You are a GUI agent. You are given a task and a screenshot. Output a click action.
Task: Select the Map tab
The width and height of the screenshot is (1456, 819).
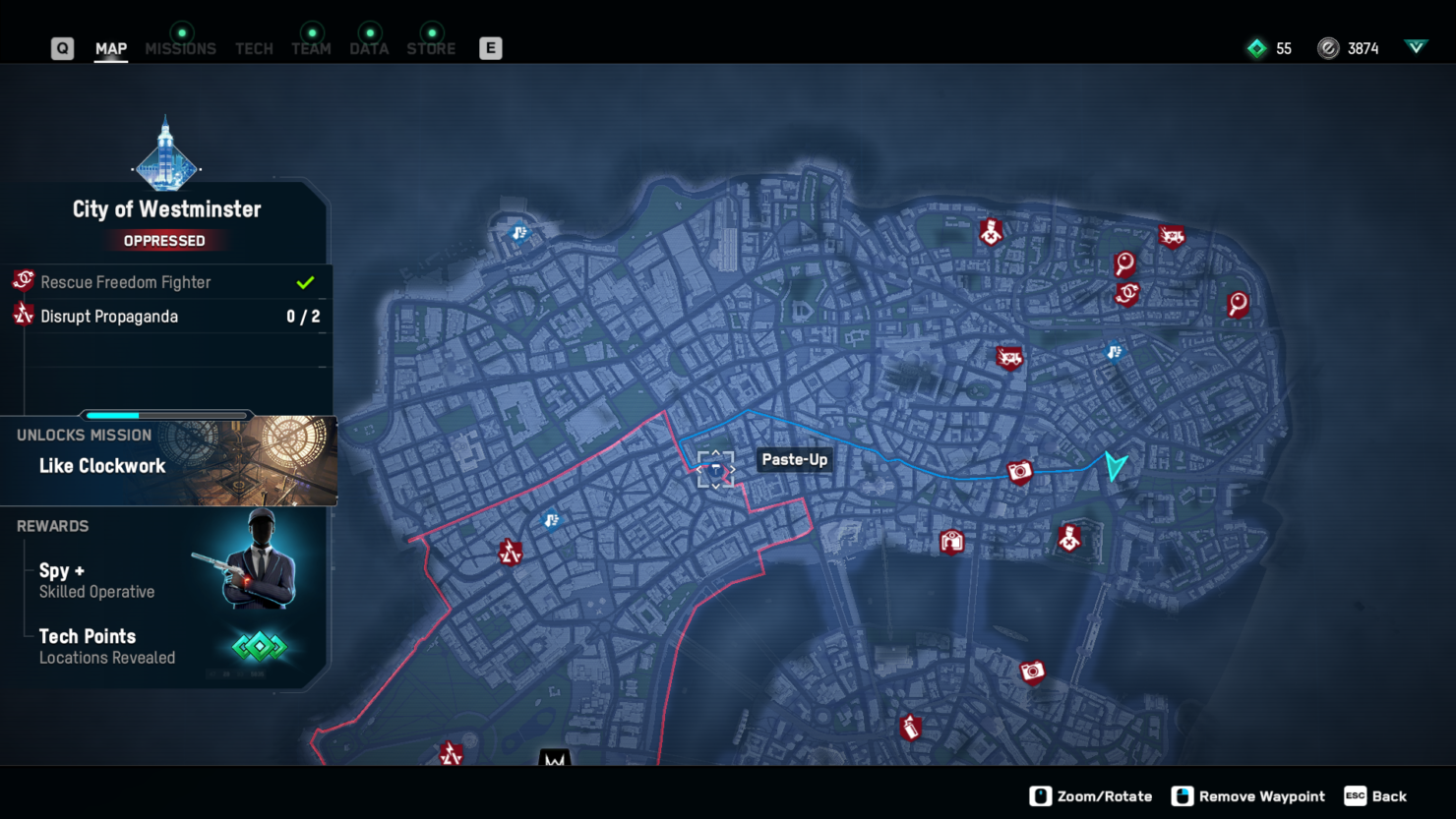point(111,48)
